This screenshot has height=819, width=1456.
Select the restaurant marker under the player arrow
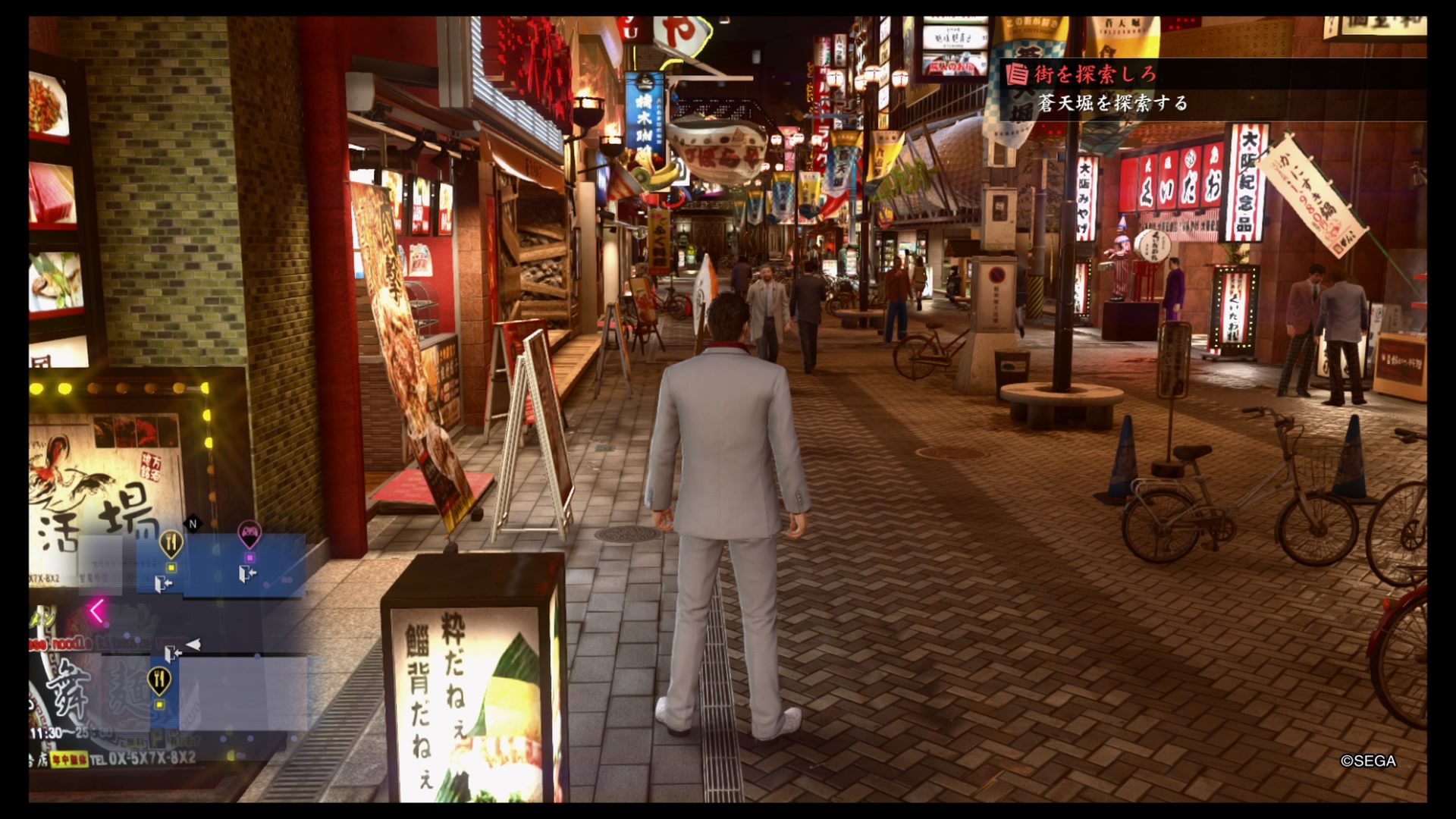point(158,680)
